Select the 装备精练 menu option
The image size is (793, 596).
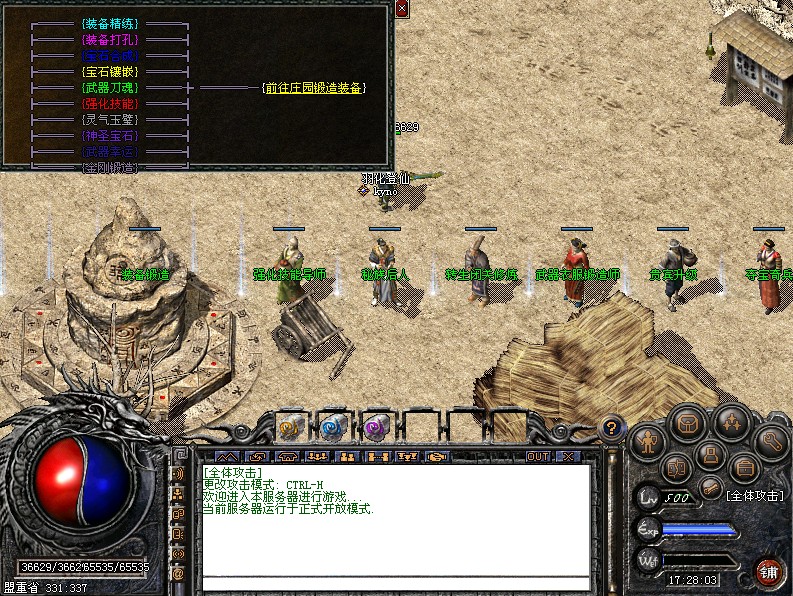pyautogui.click(x=110, y=23)
